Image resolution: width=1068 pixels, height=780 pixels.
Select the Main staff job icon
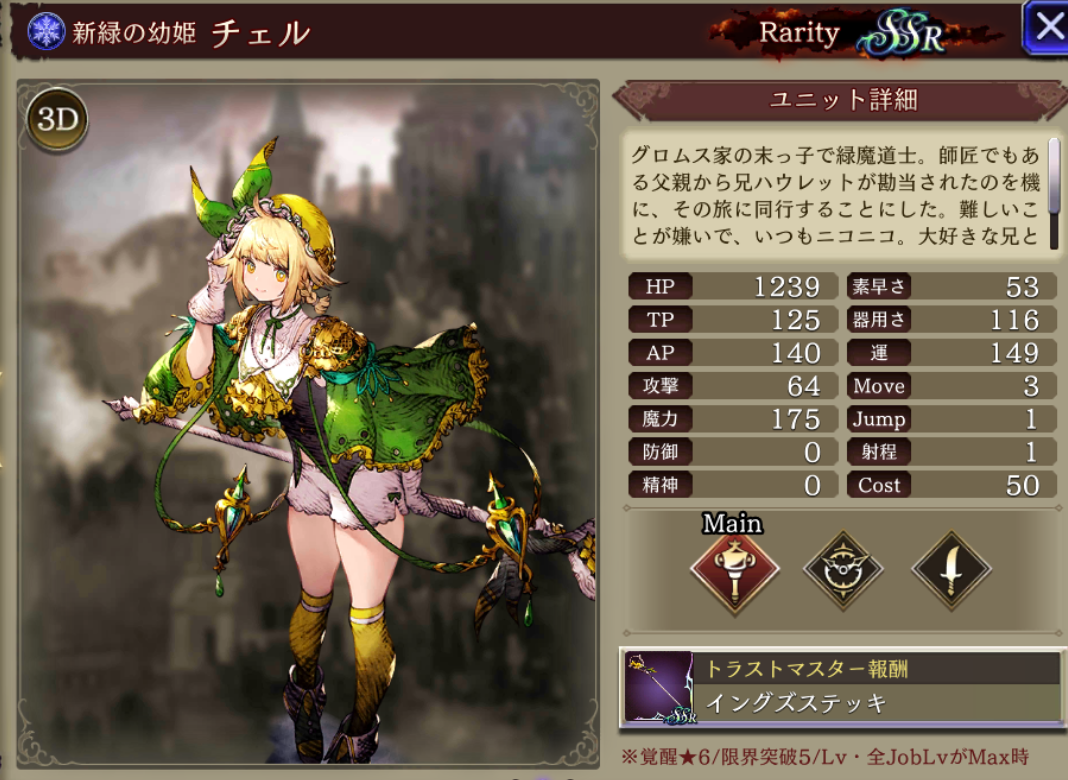[x=734, y=571]
